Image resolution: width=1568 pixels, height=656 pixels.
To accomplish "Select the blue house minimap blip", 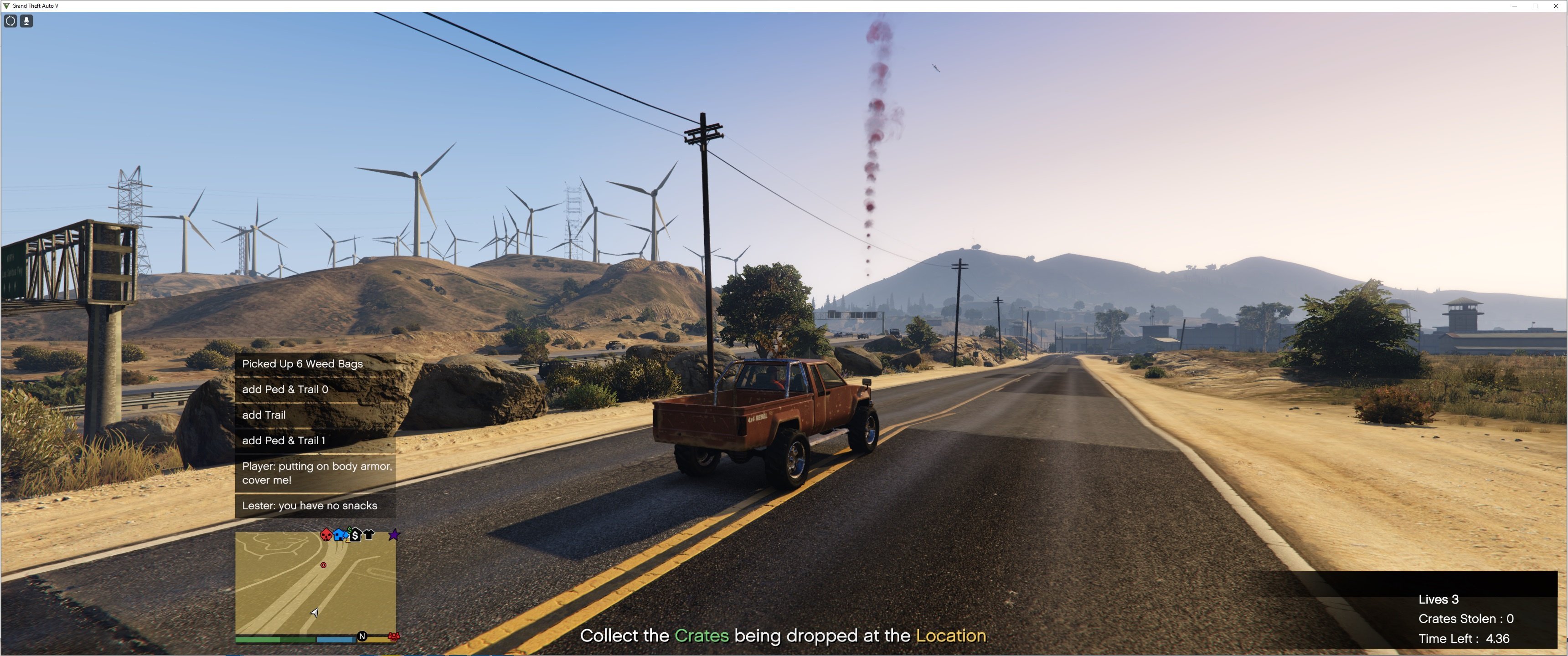I will click(340, 535).
